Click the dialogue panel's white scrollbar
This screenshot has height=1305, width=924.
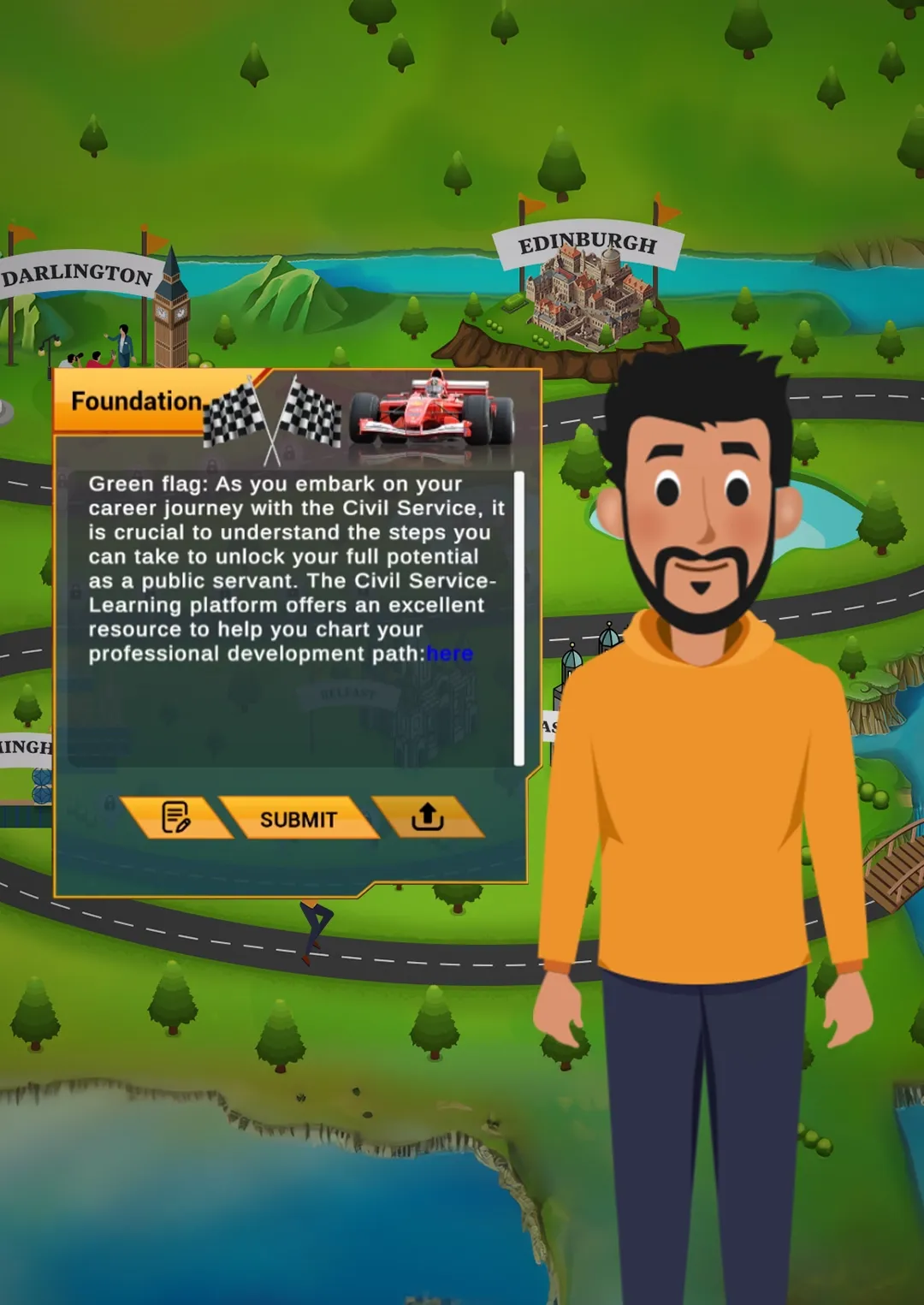tap(518, 616)
